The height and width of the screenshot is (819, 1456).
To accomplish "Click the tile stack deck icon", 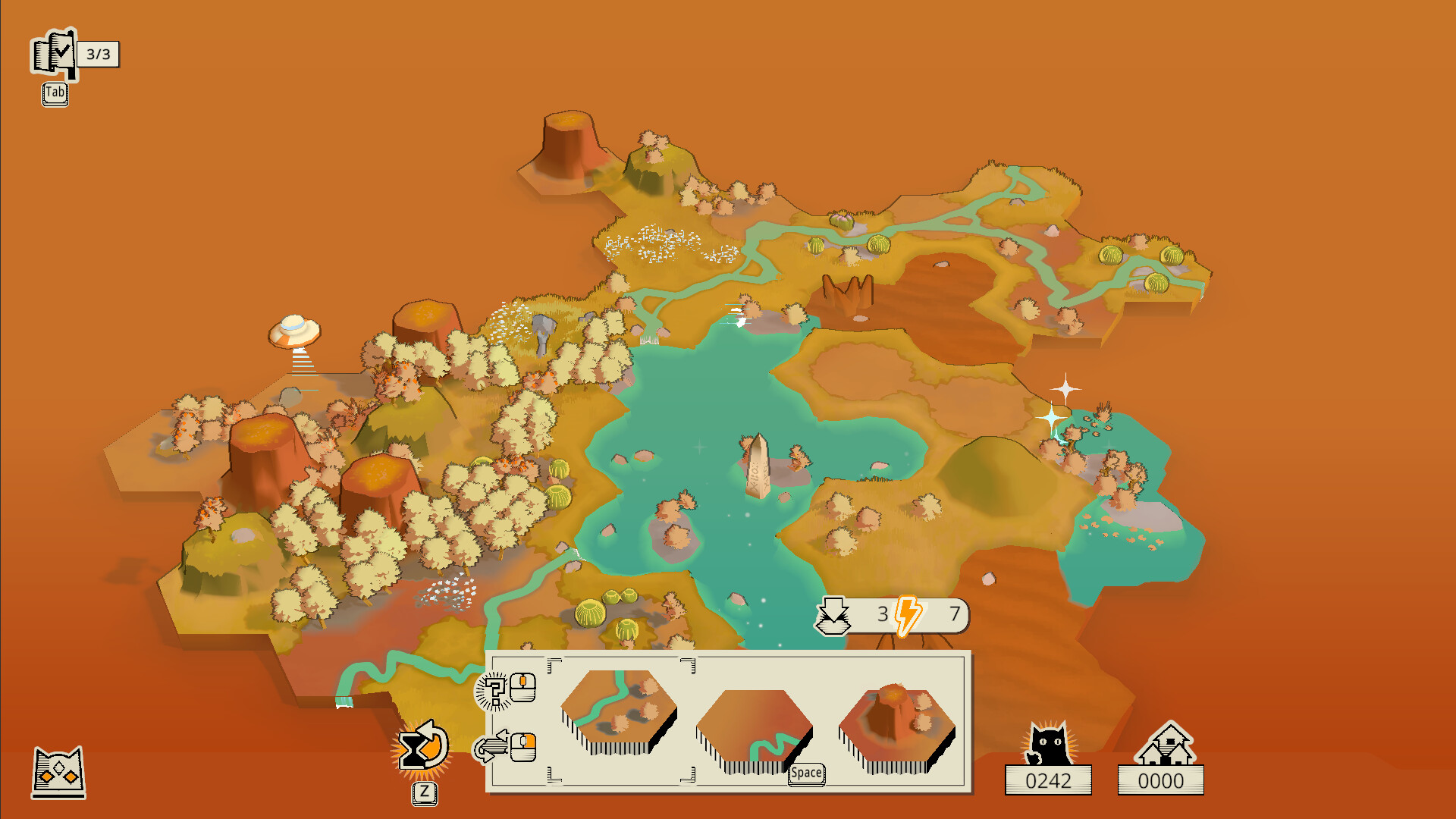I will (x=832, y=615).
